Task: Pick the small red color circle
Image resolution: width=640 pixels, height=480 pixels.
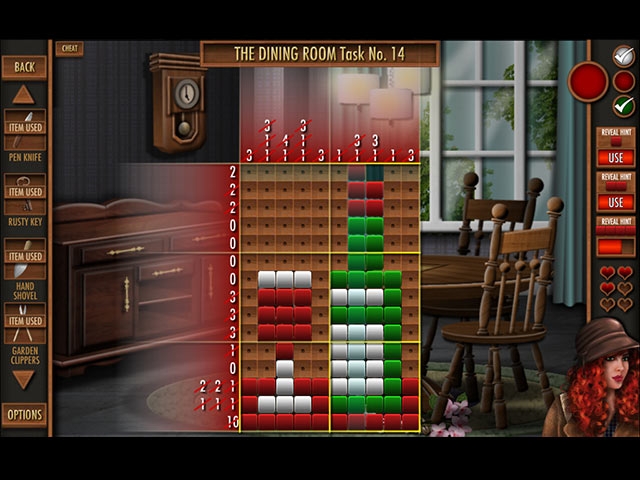Action: pos(623,80)
